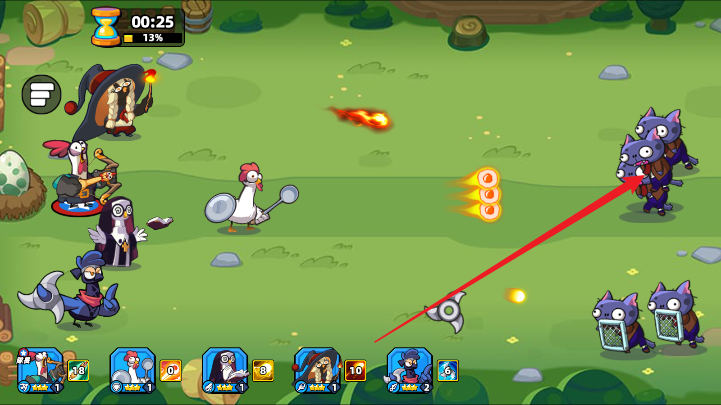Trigger the dark red skill numbered 10
Viewport: 721px width, 405px height.
[x=355, y=371]
